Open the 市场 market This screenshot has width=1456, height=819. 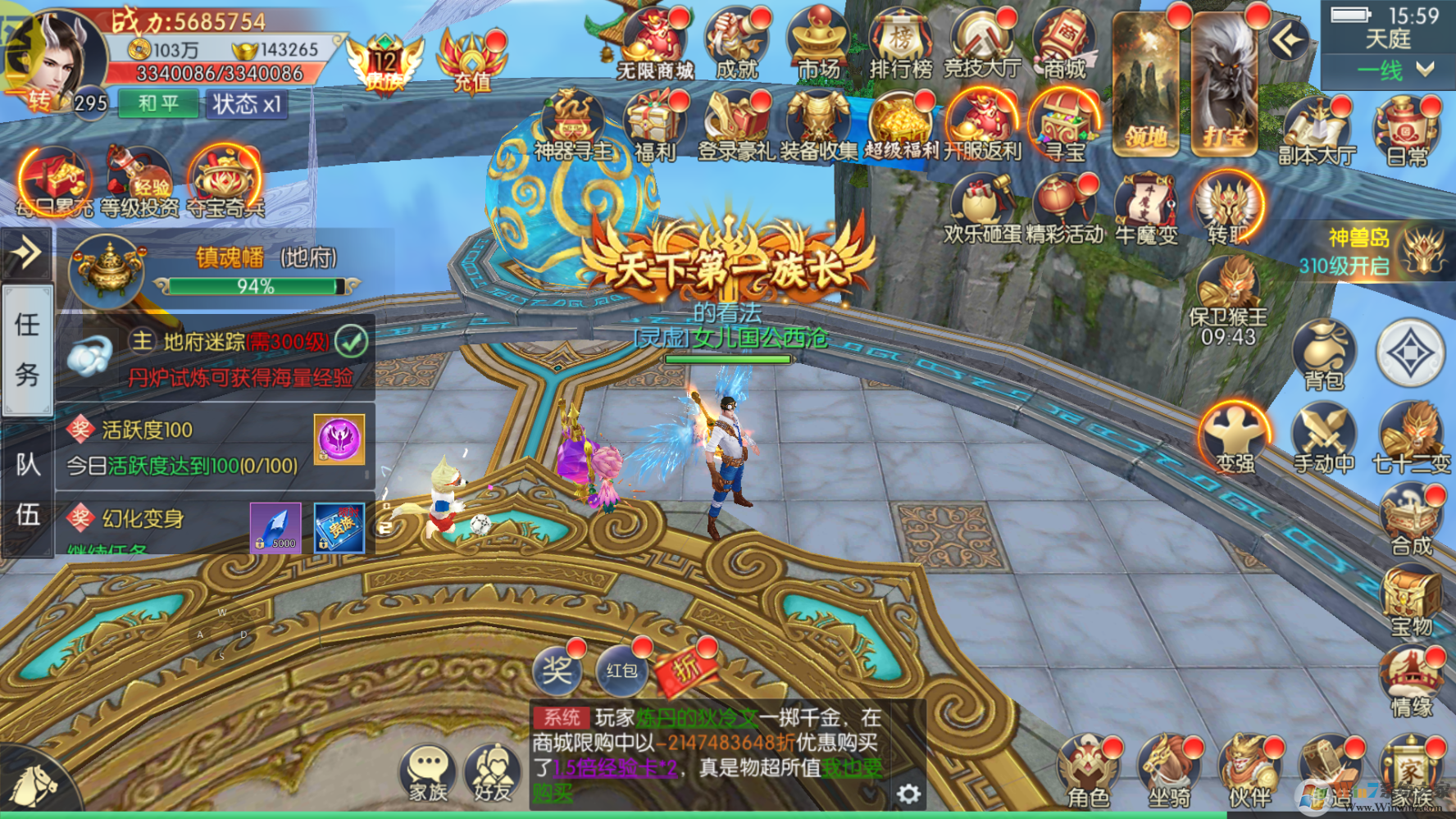pyautogui.click(x=819, y=45)
